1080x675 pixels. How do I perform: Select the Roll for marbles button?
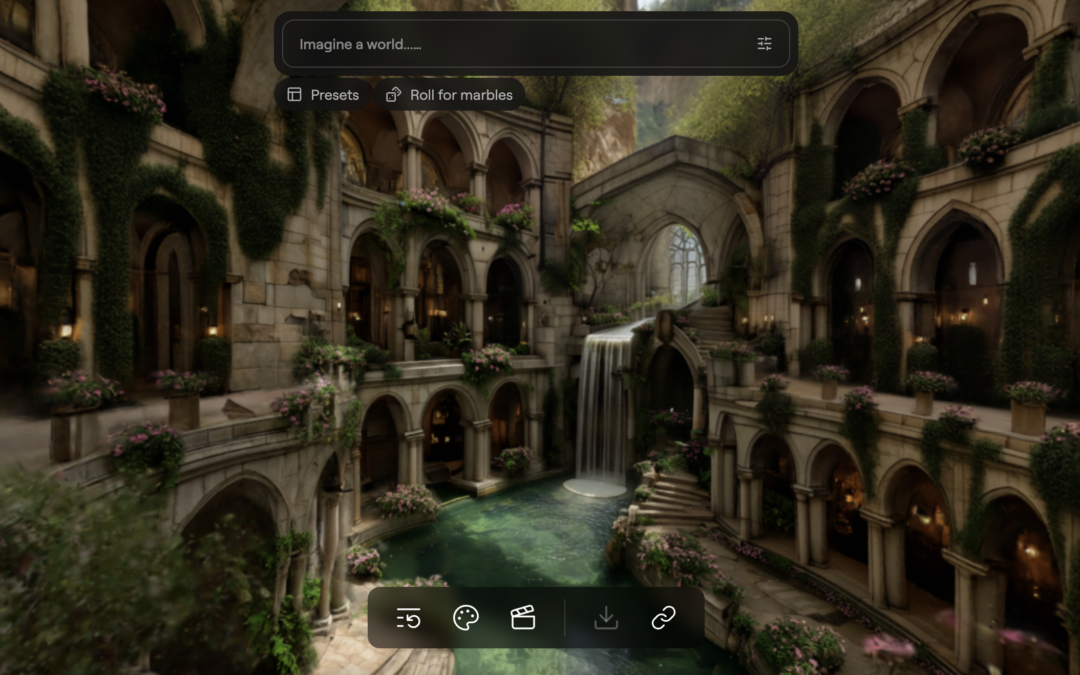450,95
